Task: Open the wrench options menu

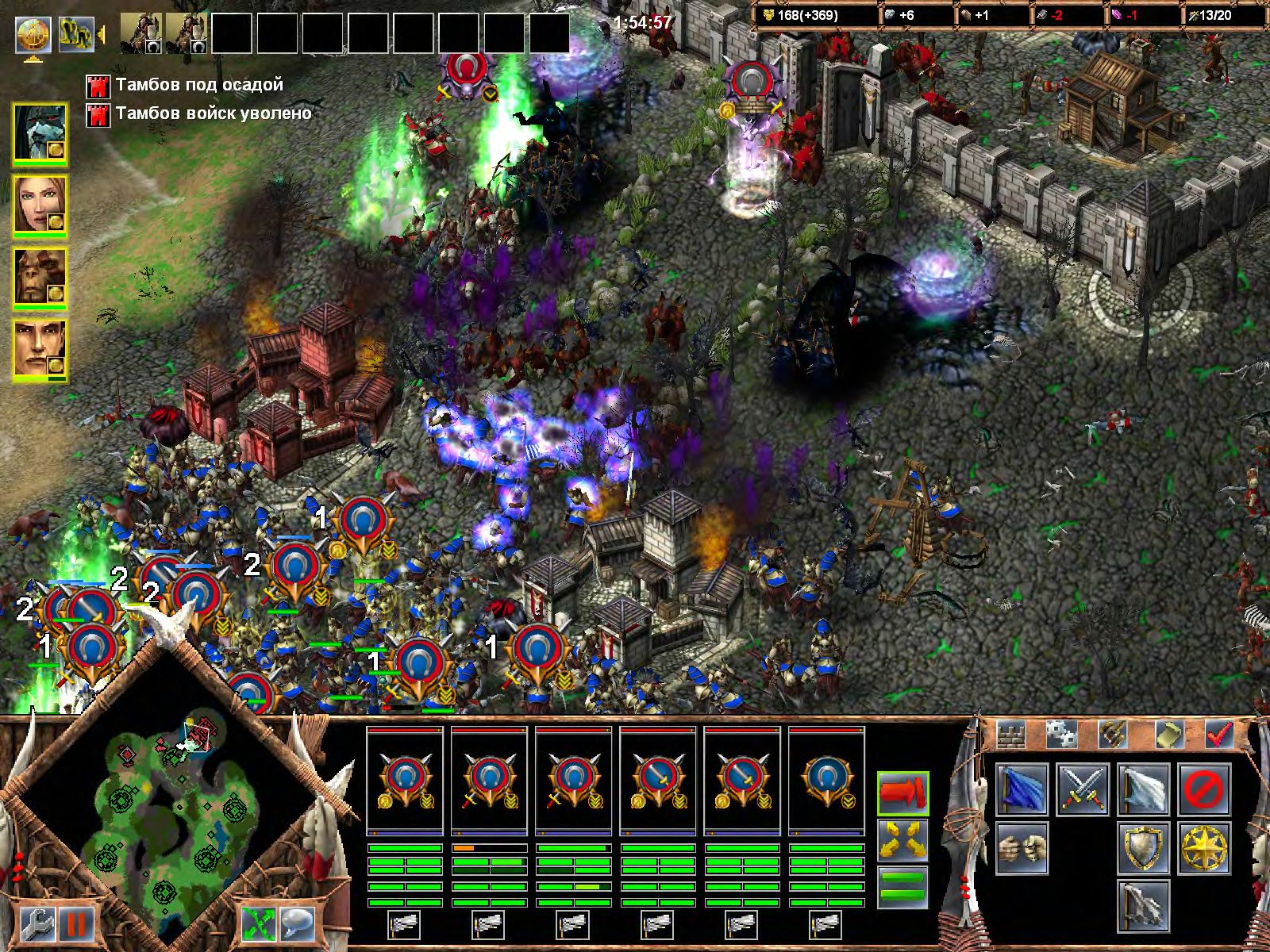Action: tap(35, 924)
